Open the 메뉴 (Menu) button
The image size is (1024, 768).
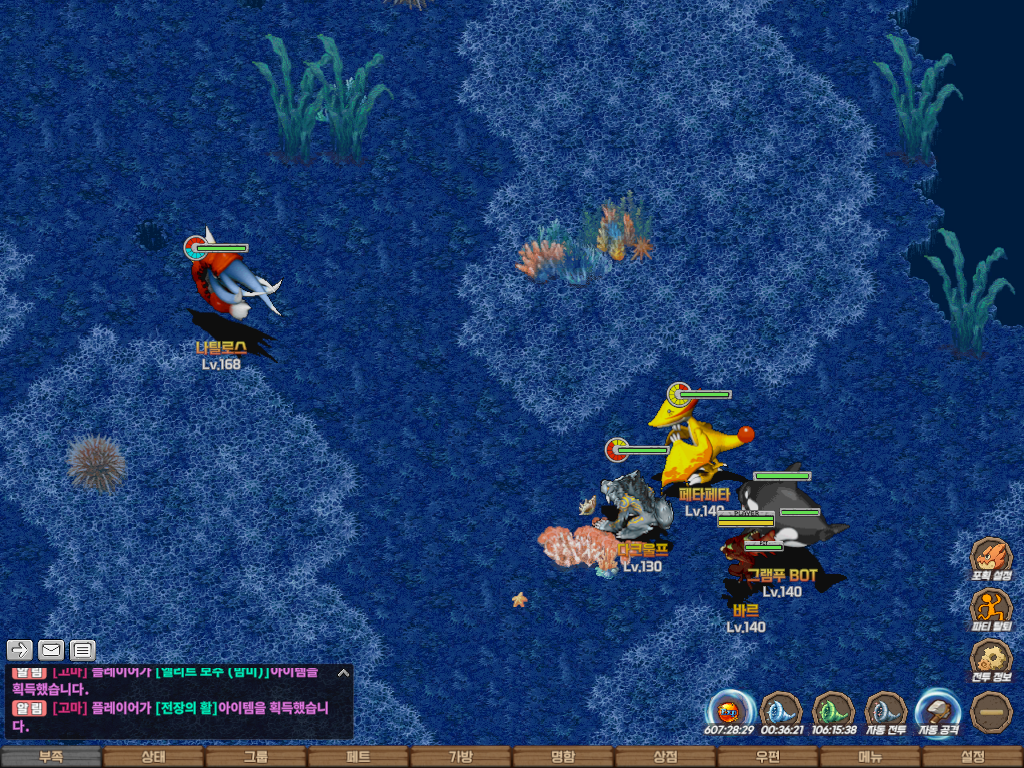click(870, 757)
